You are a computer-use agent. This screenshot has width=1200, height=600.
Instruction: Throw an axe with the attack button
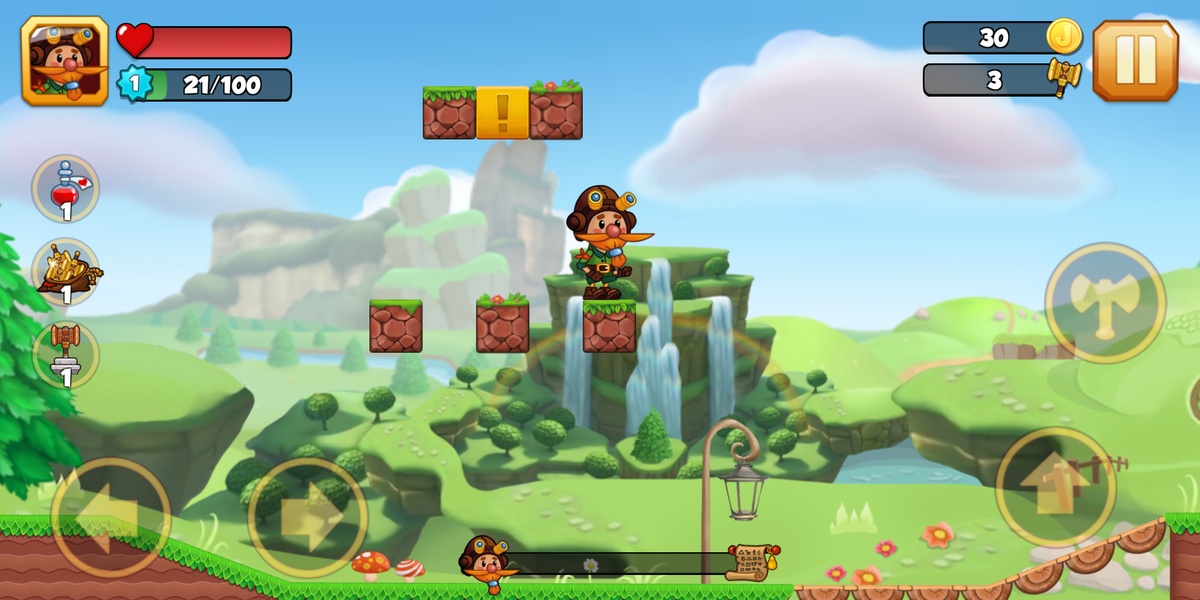1105,302
